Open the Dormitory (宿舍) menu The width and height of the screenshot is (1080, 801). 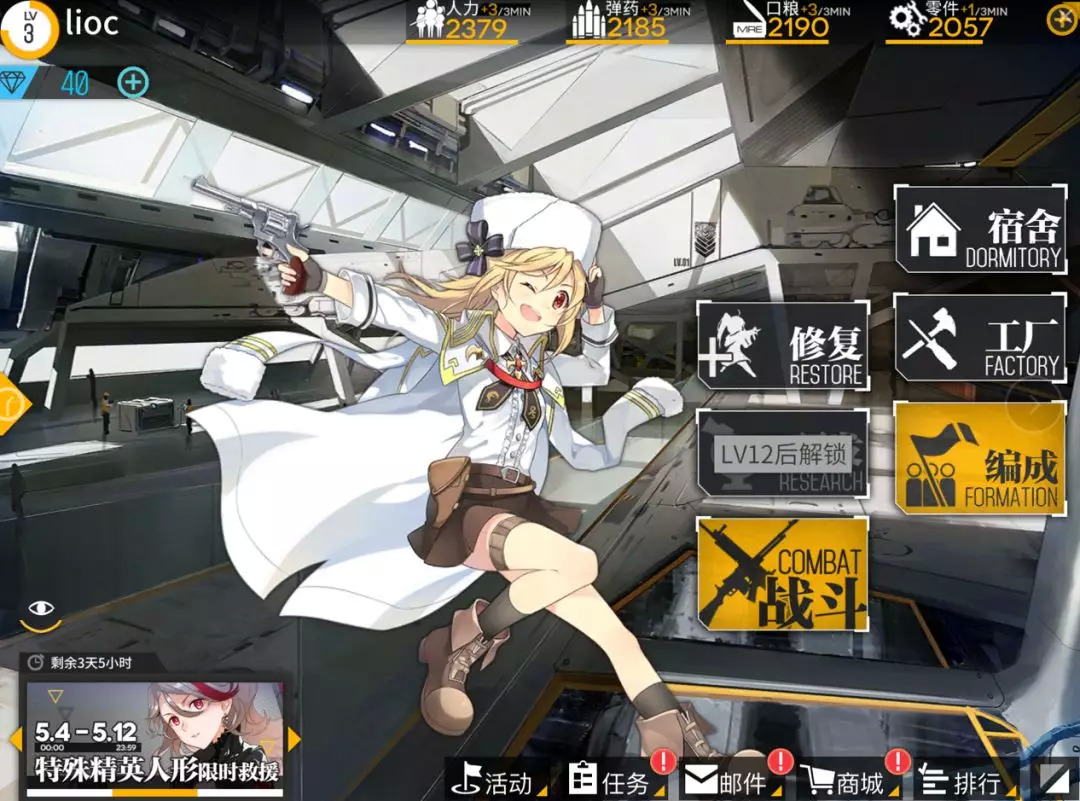click(979, 228)
